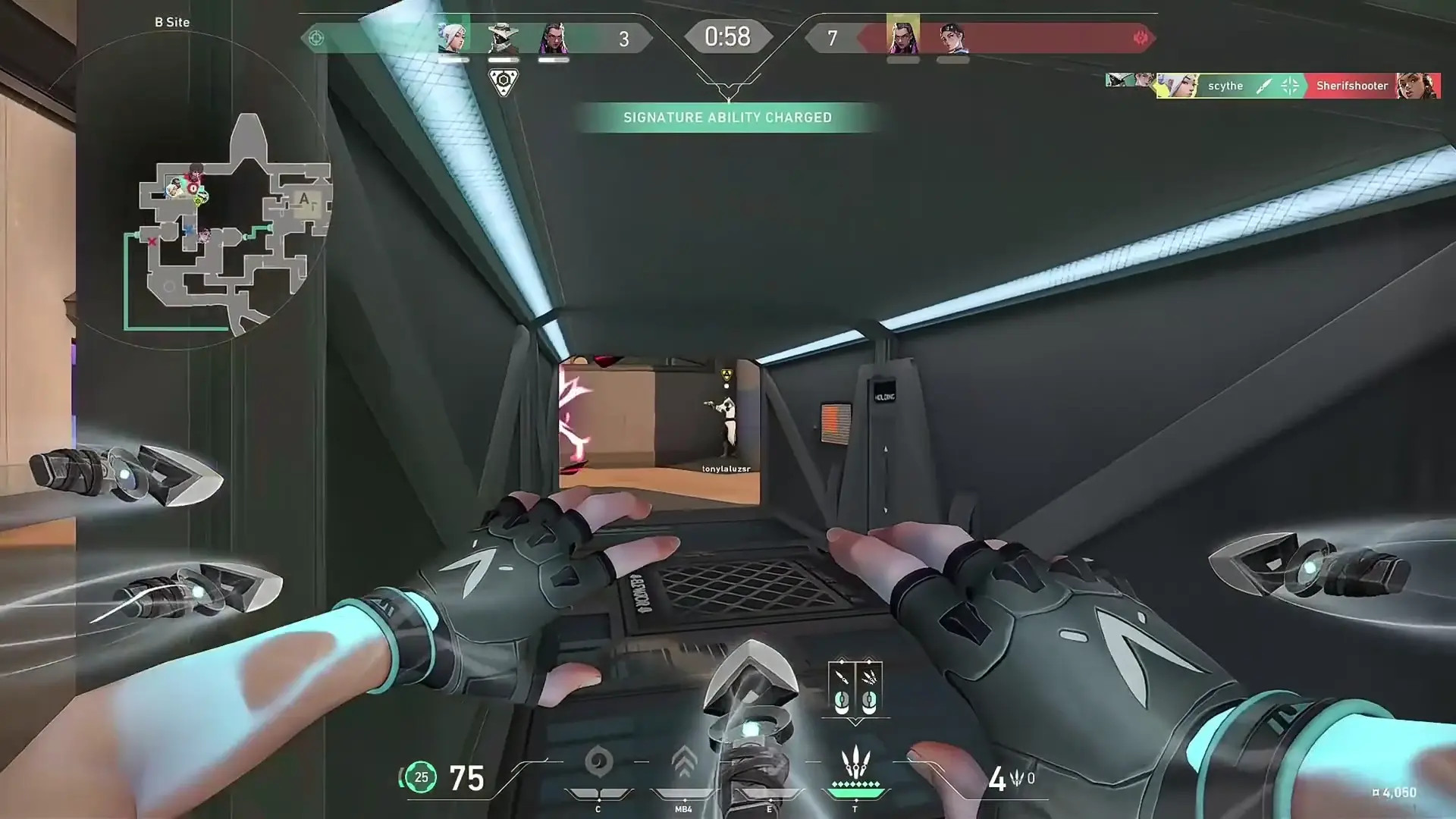This screenshot has height=819, width=1456.
Task: Click the spike carrier icon under Cypher
Action: click(x=503, y=82)
